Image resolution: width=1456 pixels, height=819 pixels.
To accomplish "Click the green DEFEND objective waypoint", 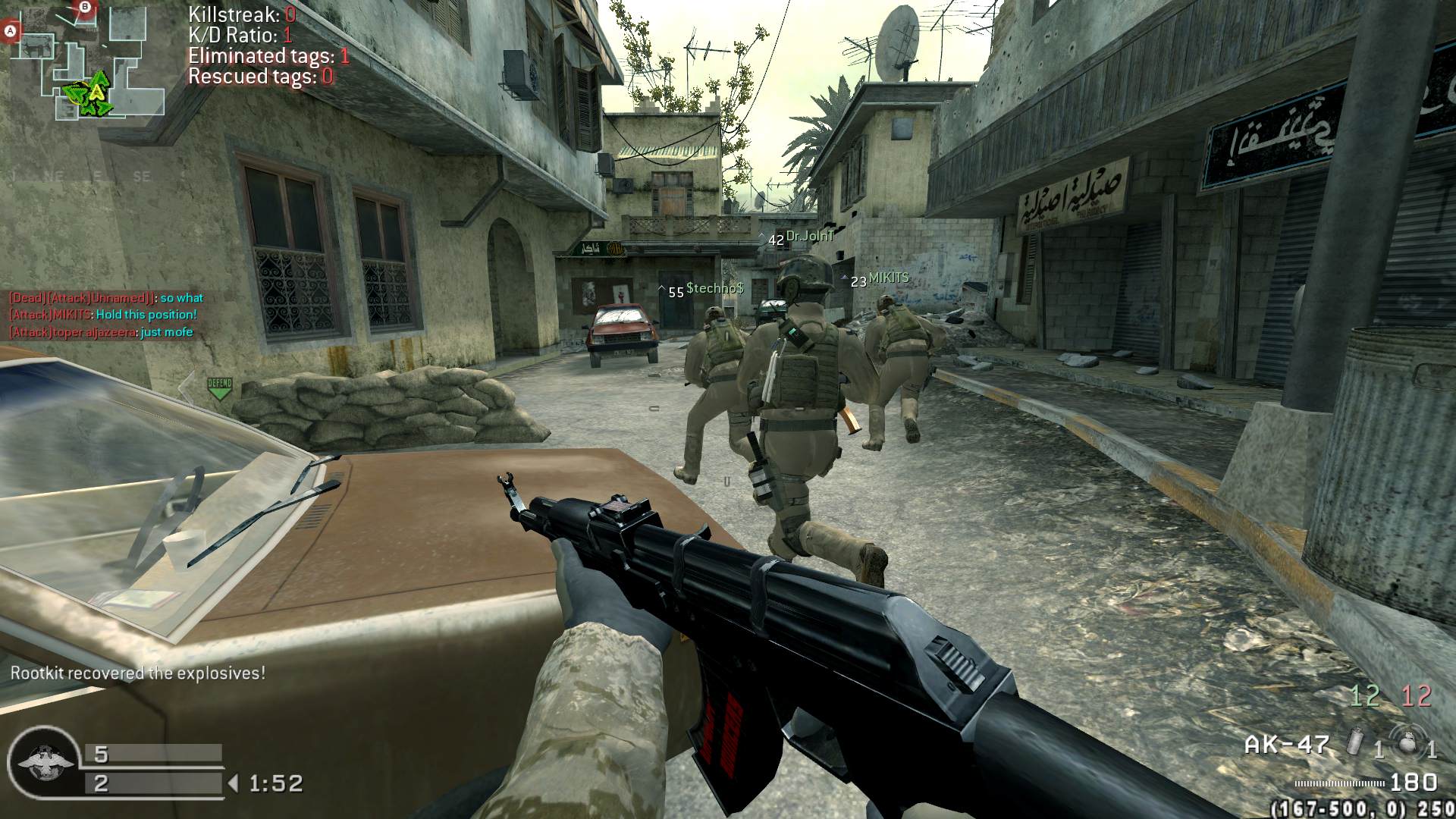I will (219, 388).
